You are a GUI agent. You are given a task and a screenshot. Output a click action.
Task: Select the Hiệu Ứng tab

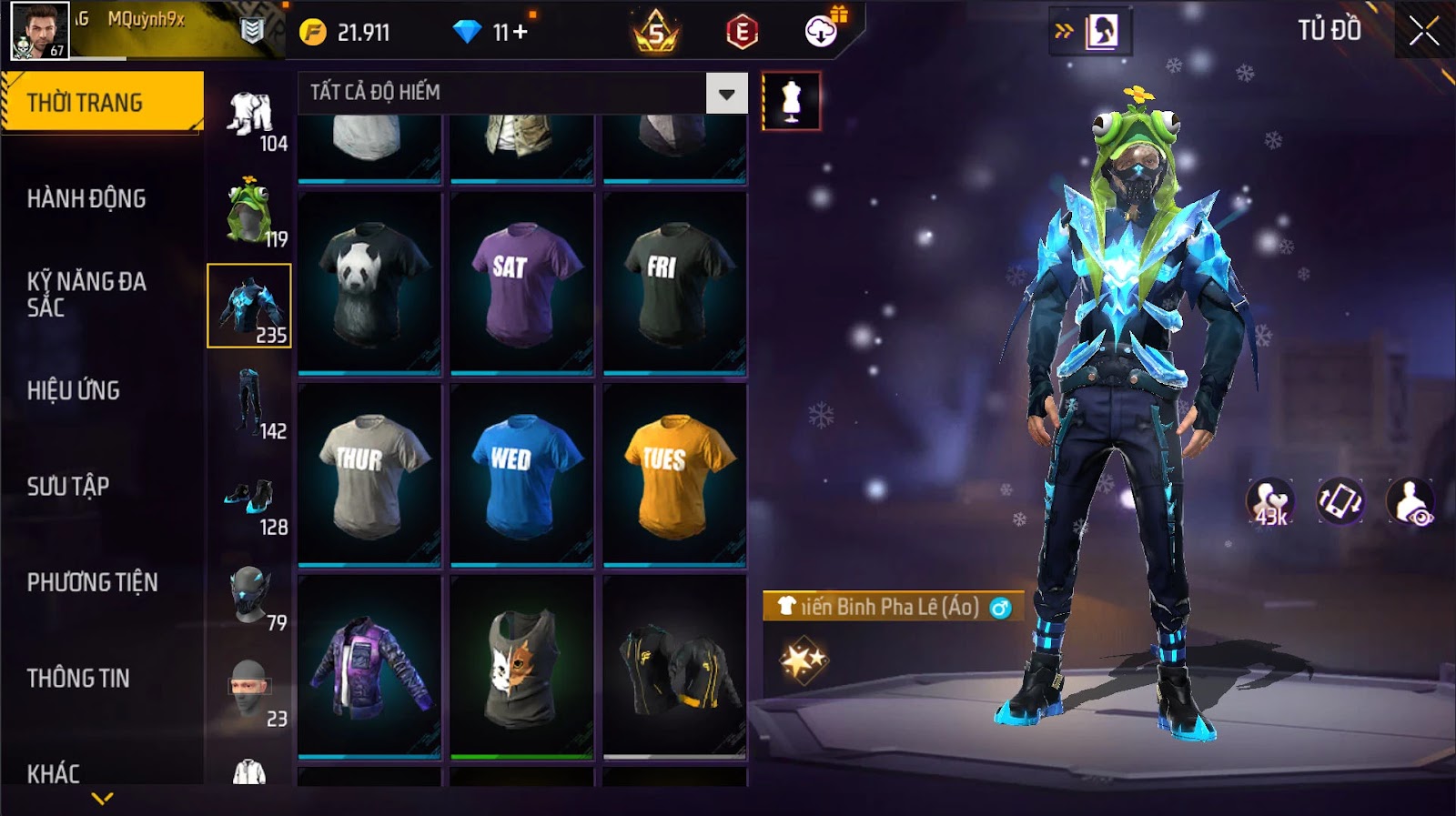[74, 390]
